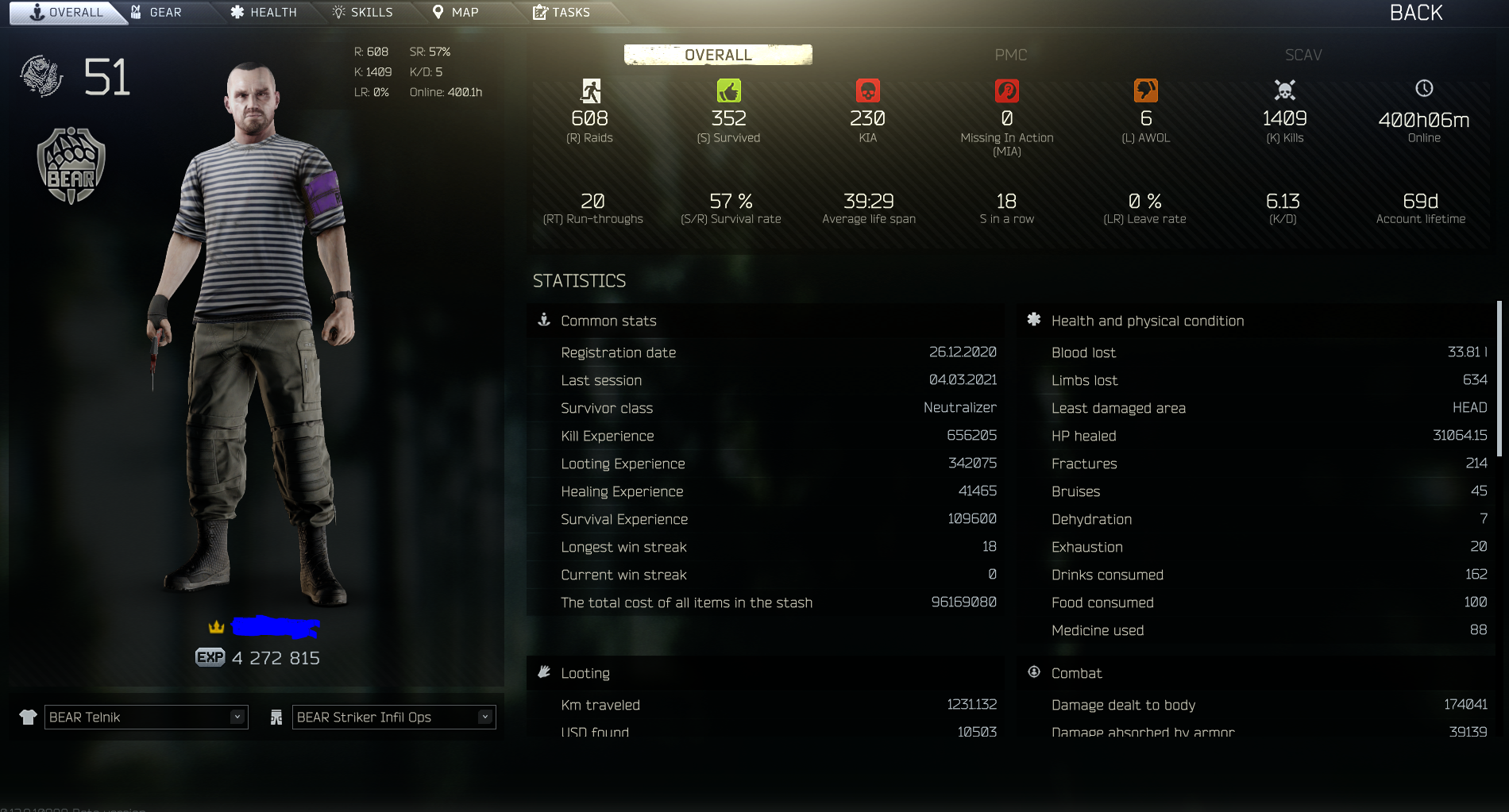1509x812 pixels.
Task: Select the SCAV stats view
Action: coord(1303,55)
